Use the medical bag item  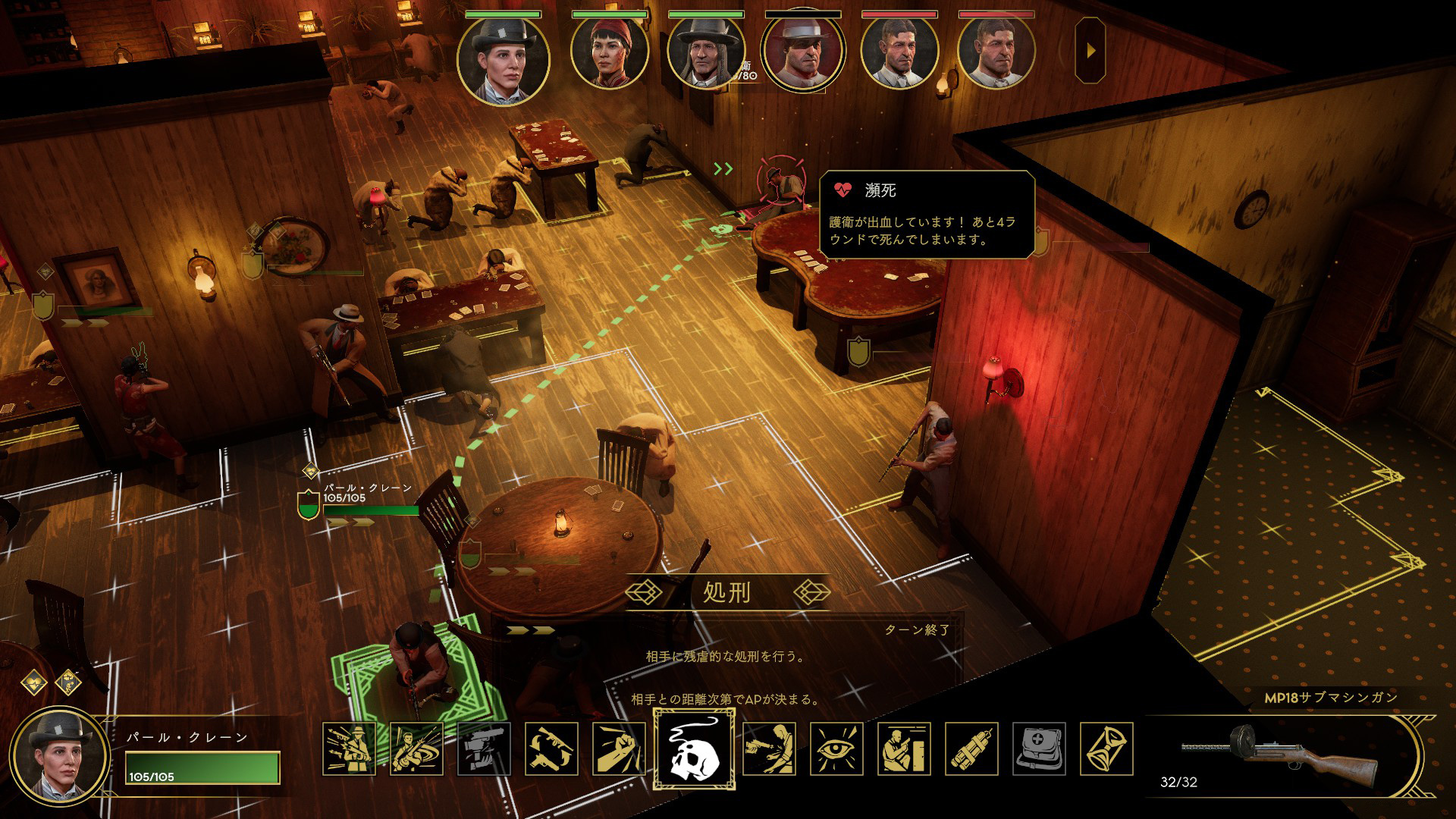[x=1039, y=749]
